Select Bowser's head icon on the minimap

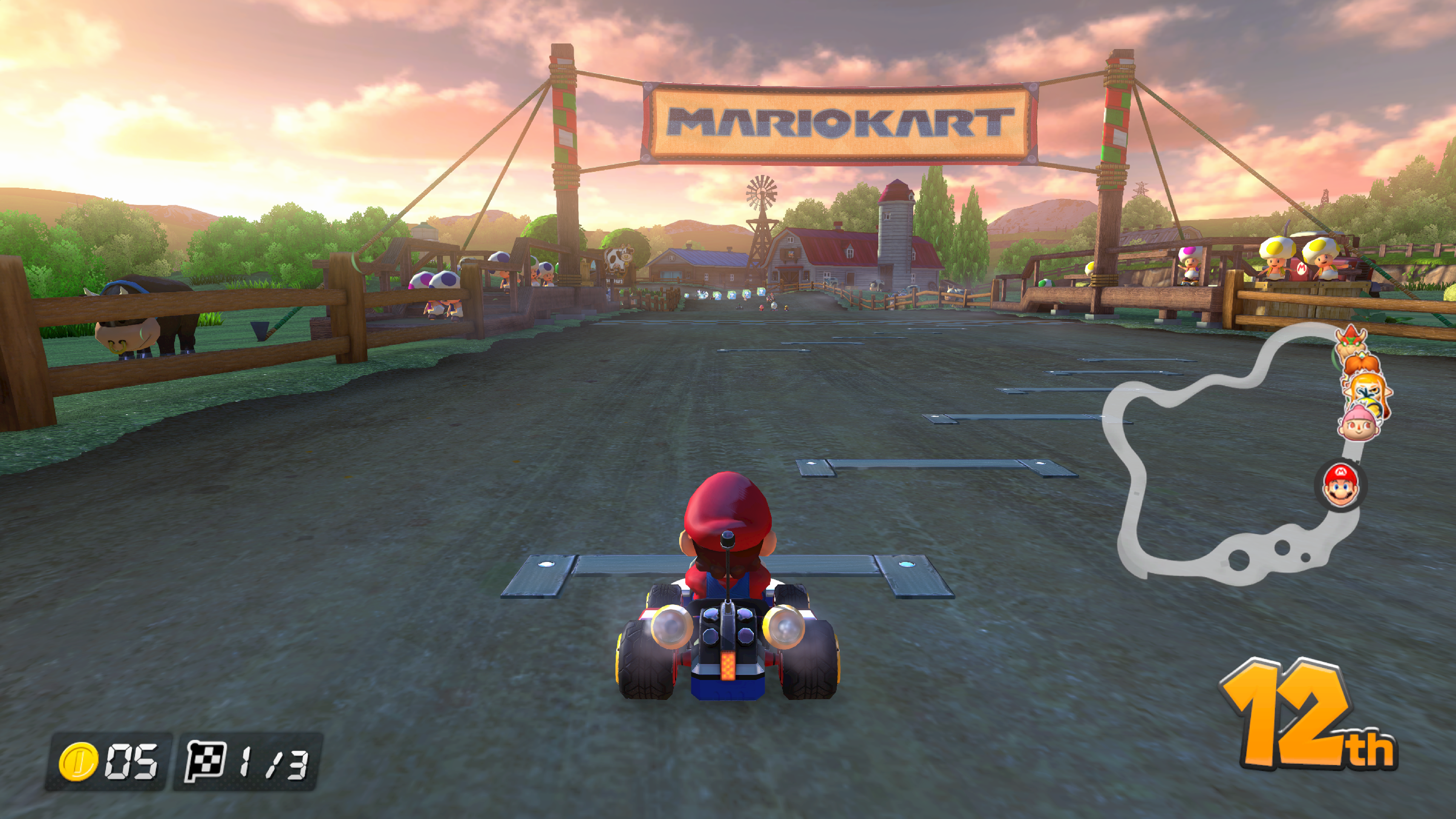(1350, 338)
